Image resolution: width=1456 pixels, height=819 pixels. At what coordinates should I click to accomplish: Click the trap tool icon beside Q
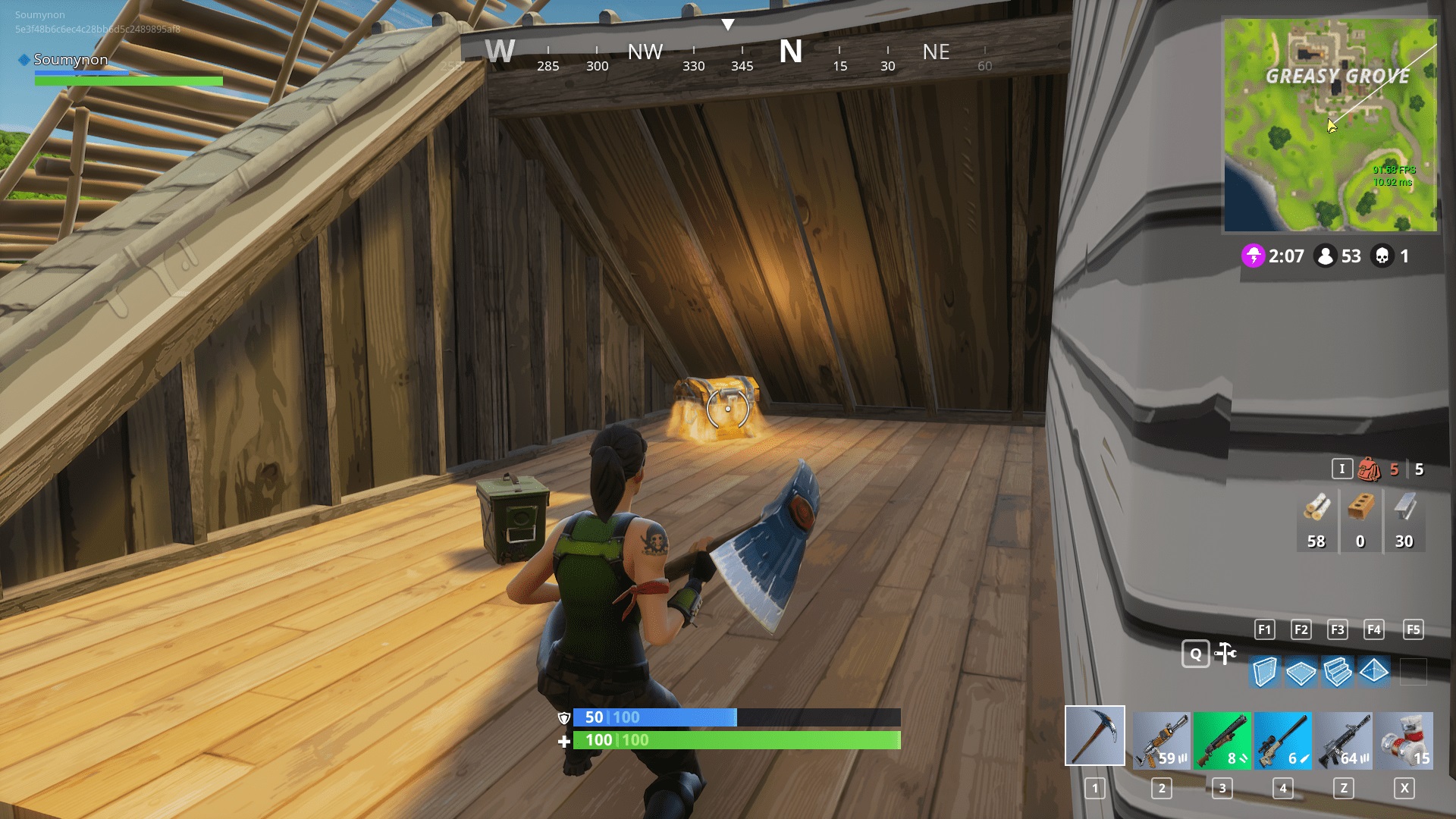pyautogui.click(x=1225, y=653)
